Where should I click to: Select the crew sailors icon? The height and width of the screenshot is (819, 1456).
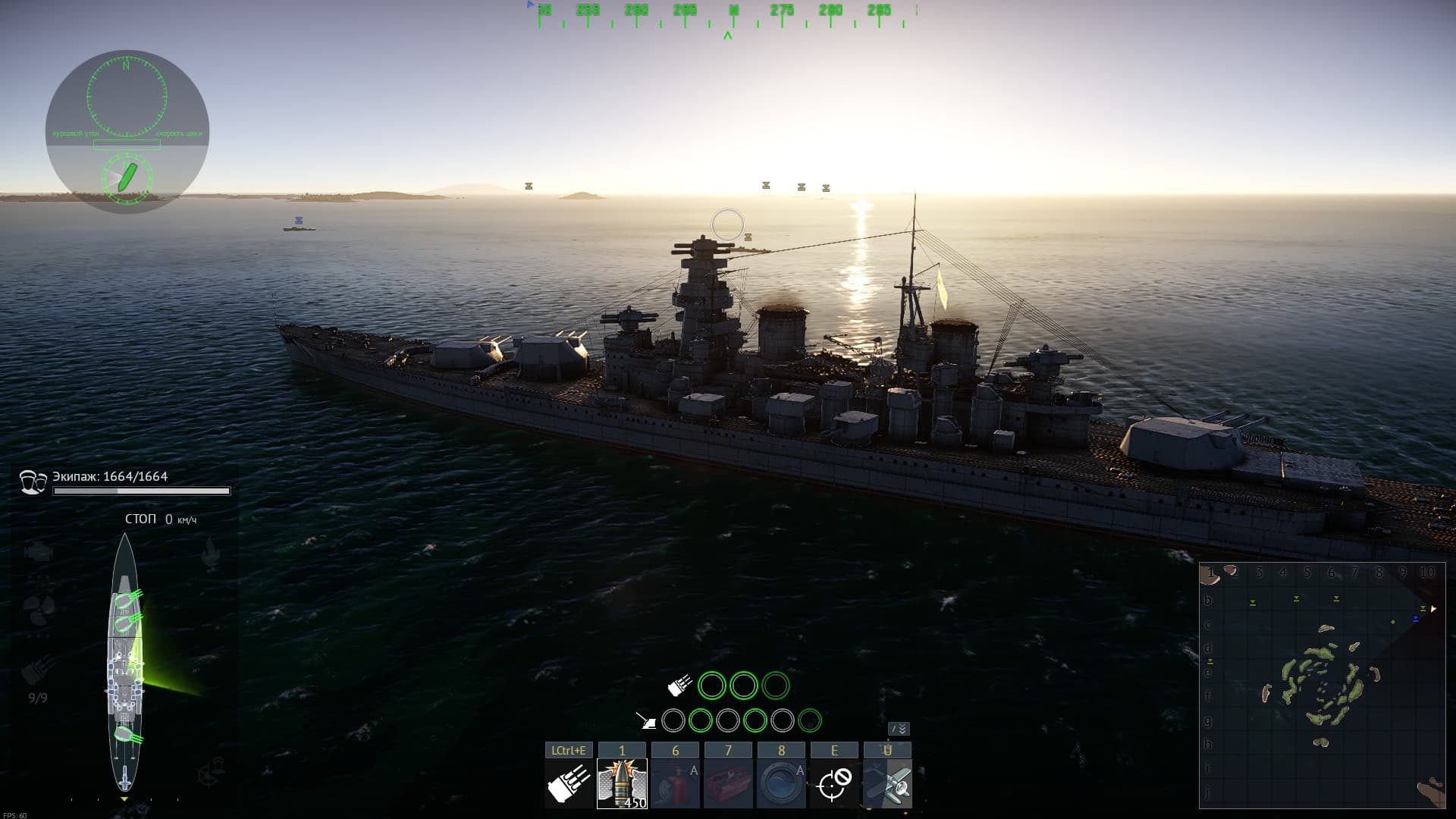[33, 482]
